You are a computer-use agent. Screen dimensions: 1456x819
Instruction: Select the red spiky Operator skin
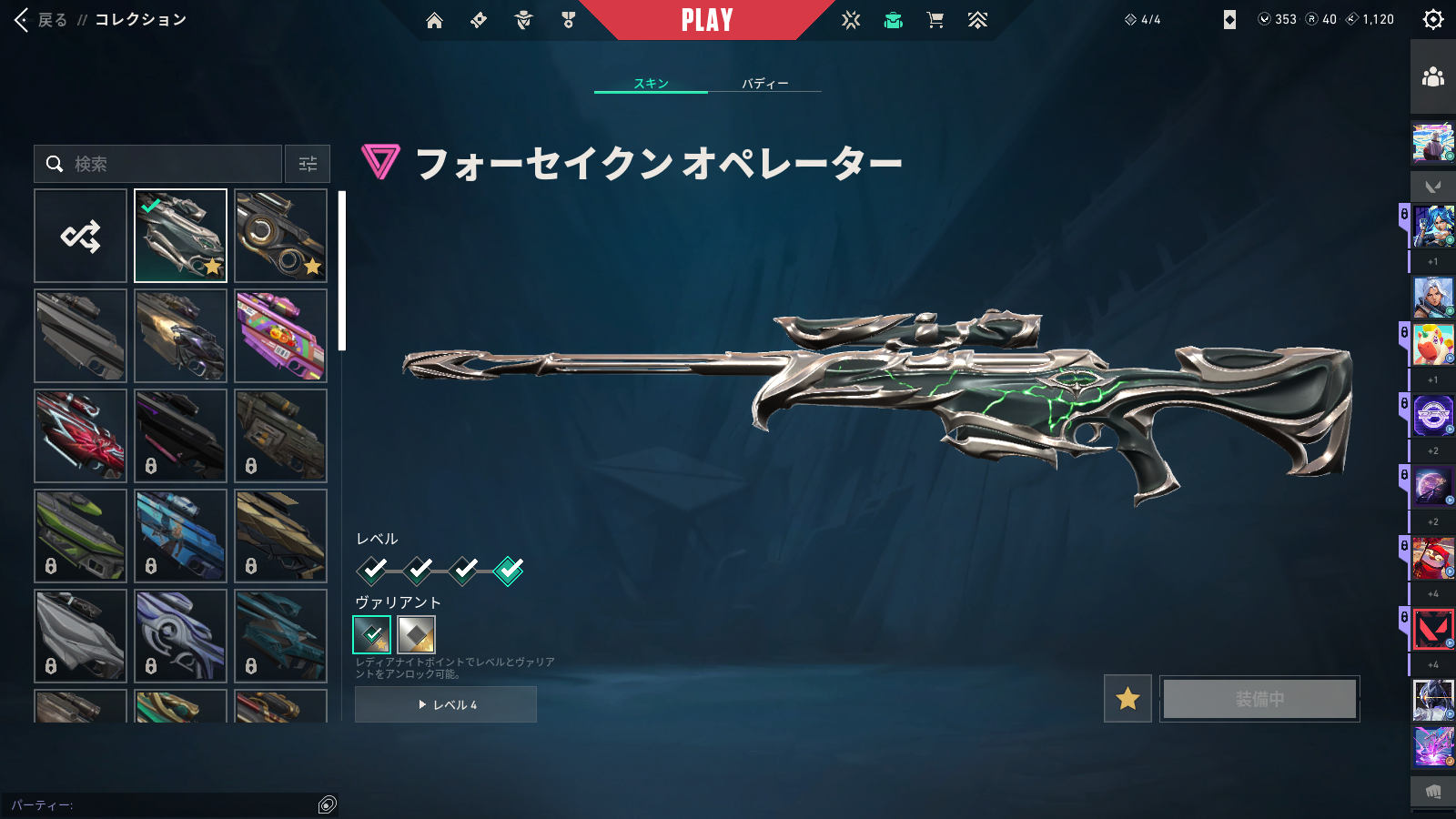click(x=80, y=436)
